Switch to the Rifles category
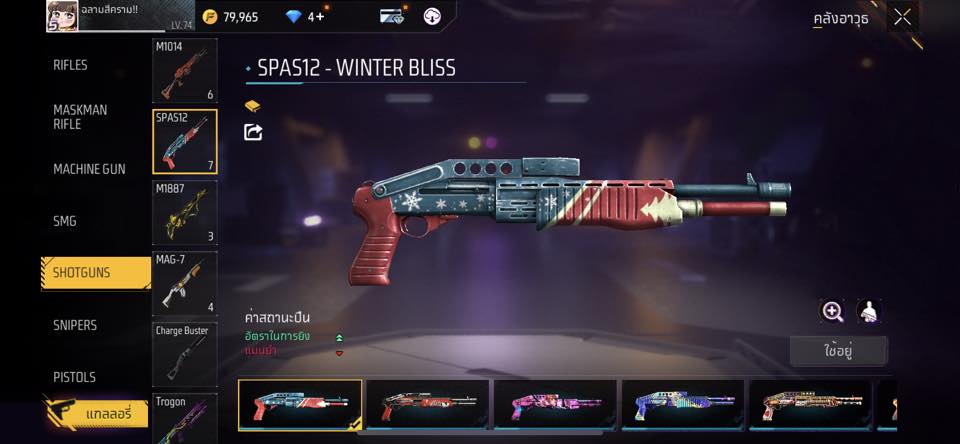This screenshot has width=960, height=444. [70, 65]
